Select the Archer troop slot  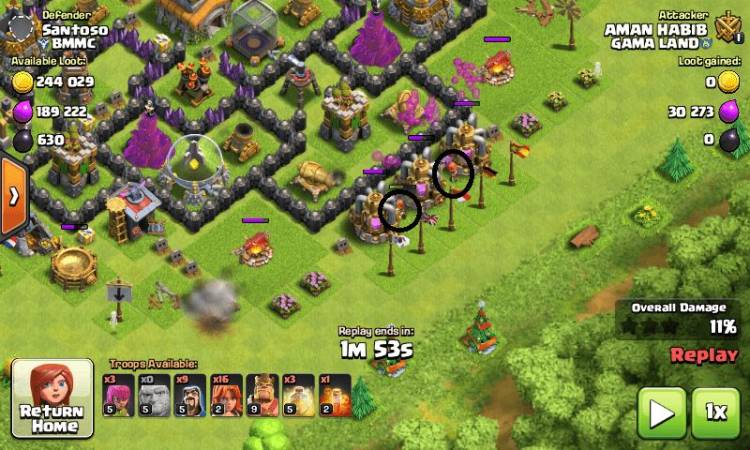pos(118,395)
